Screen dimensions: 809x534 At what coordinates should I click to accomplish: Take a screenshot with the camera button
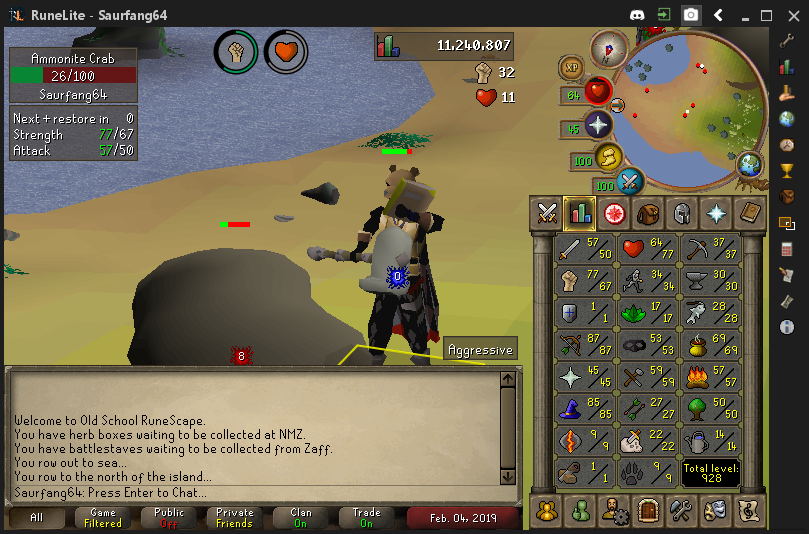point(690,15)
